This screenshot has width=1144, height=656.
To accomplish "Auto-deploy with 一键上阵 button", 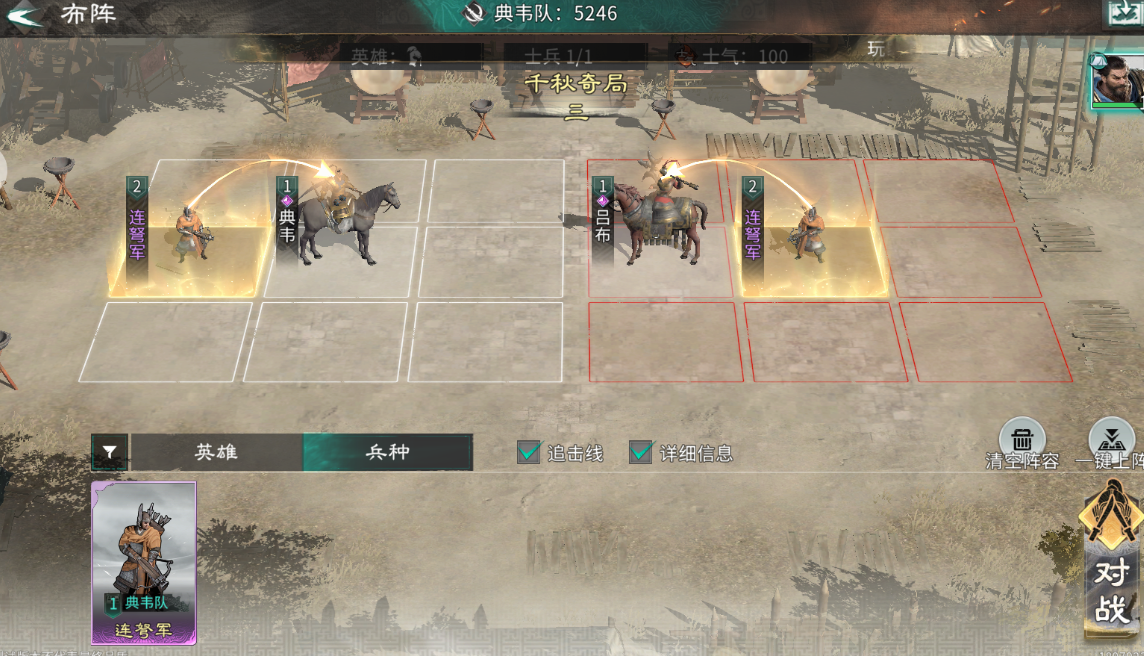I will tap(1110, 440).
